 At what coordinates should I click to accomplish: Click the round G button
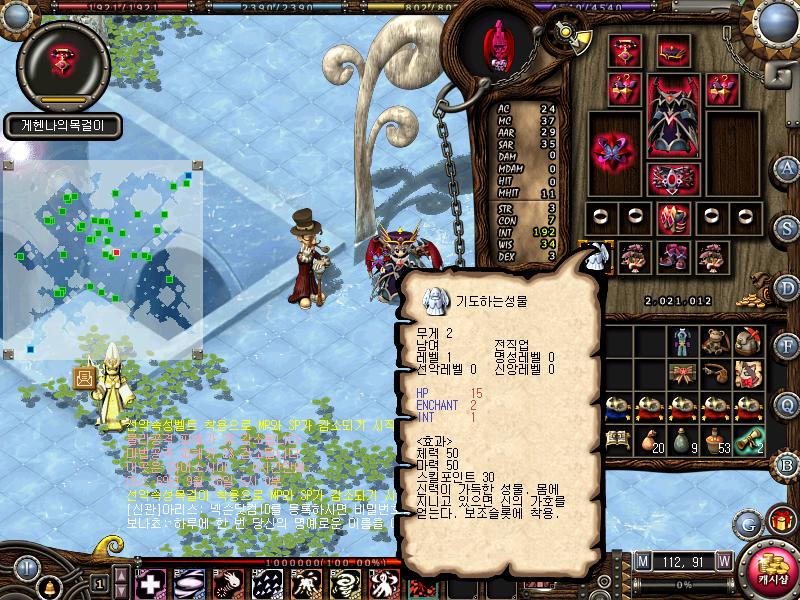coord(747,521)
